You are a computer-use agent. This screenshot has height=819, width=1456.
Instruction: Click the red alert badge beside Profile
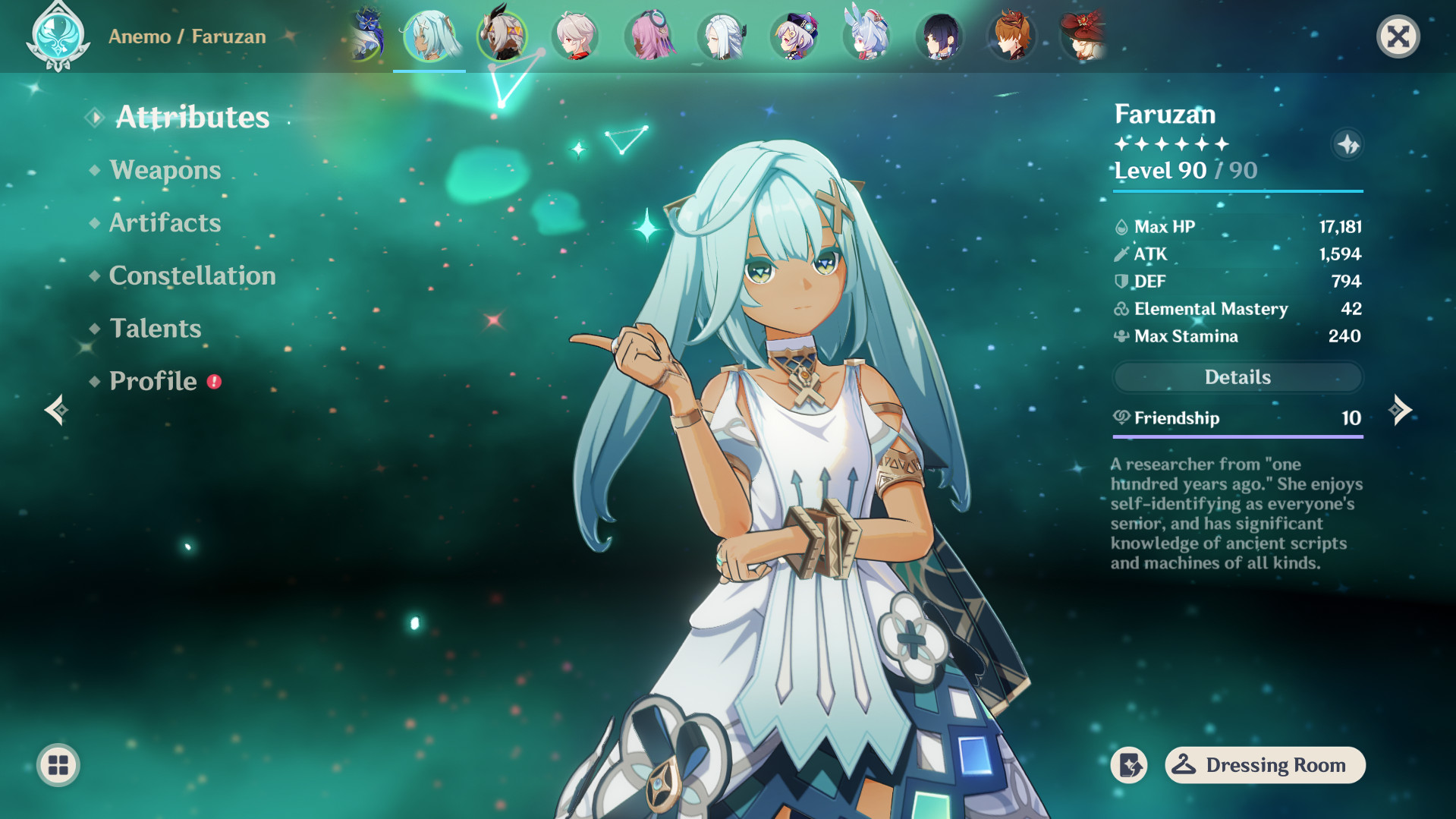pos(215,383)
